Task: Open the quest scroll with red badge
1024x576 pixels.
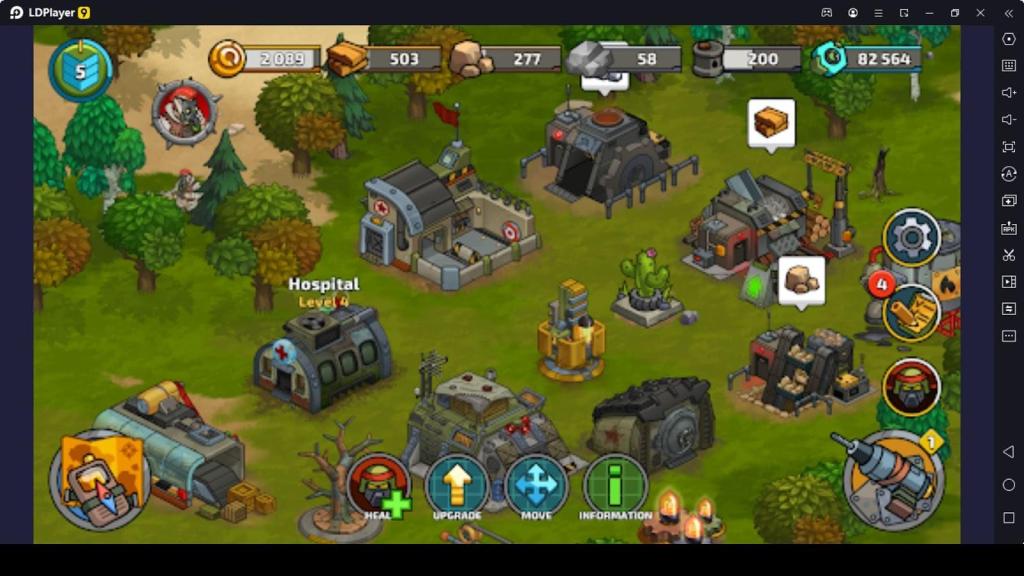Action: click(x=910, y=311)
